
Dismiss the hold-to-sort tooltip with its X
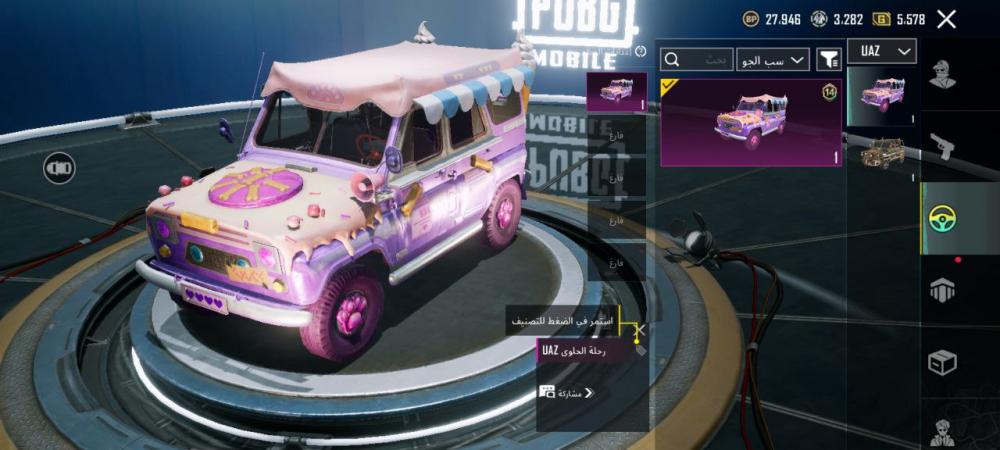641,328
